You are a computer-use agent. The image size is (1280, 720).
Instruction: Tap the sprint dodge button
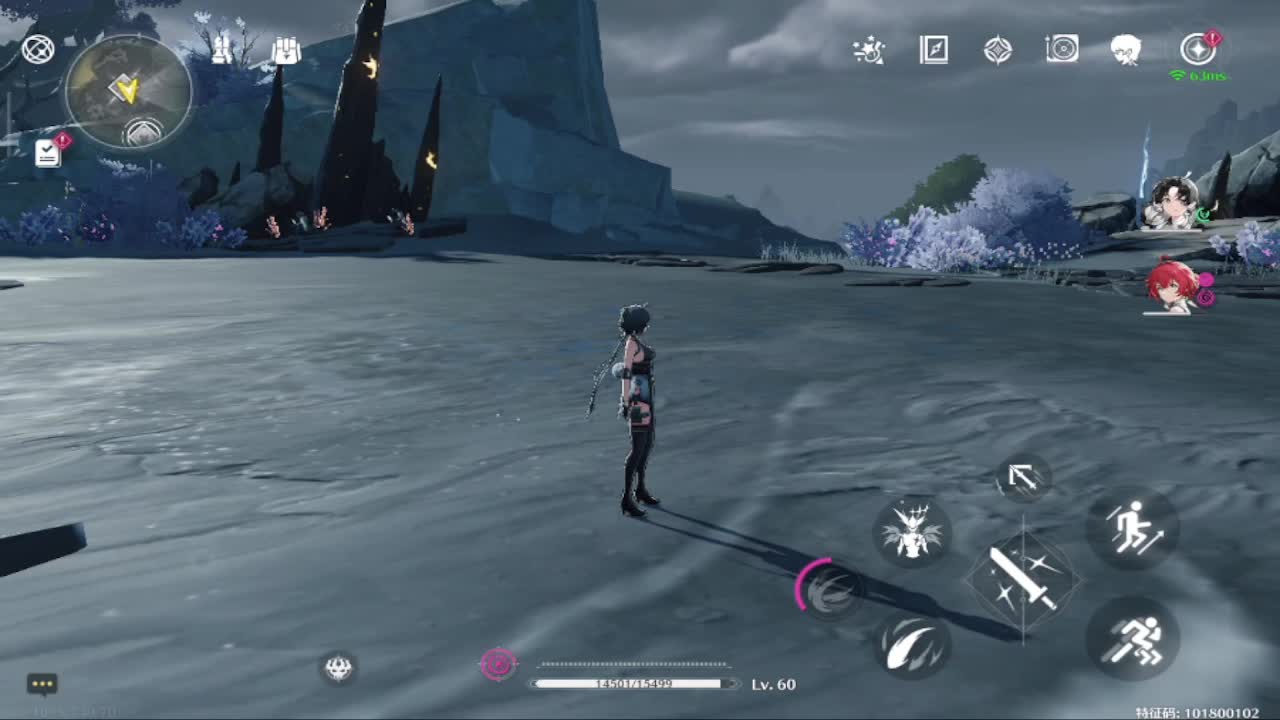click(1132, 639)
